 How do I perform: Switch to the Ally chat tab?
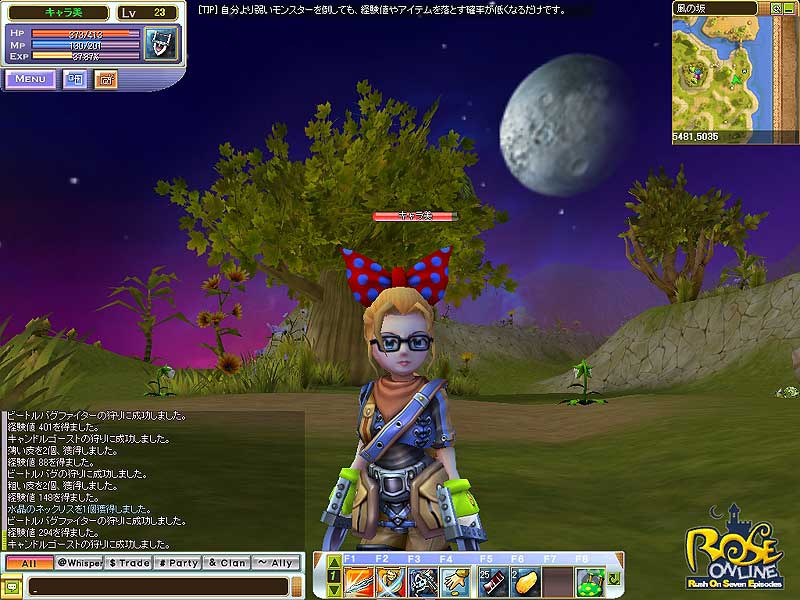275,563
